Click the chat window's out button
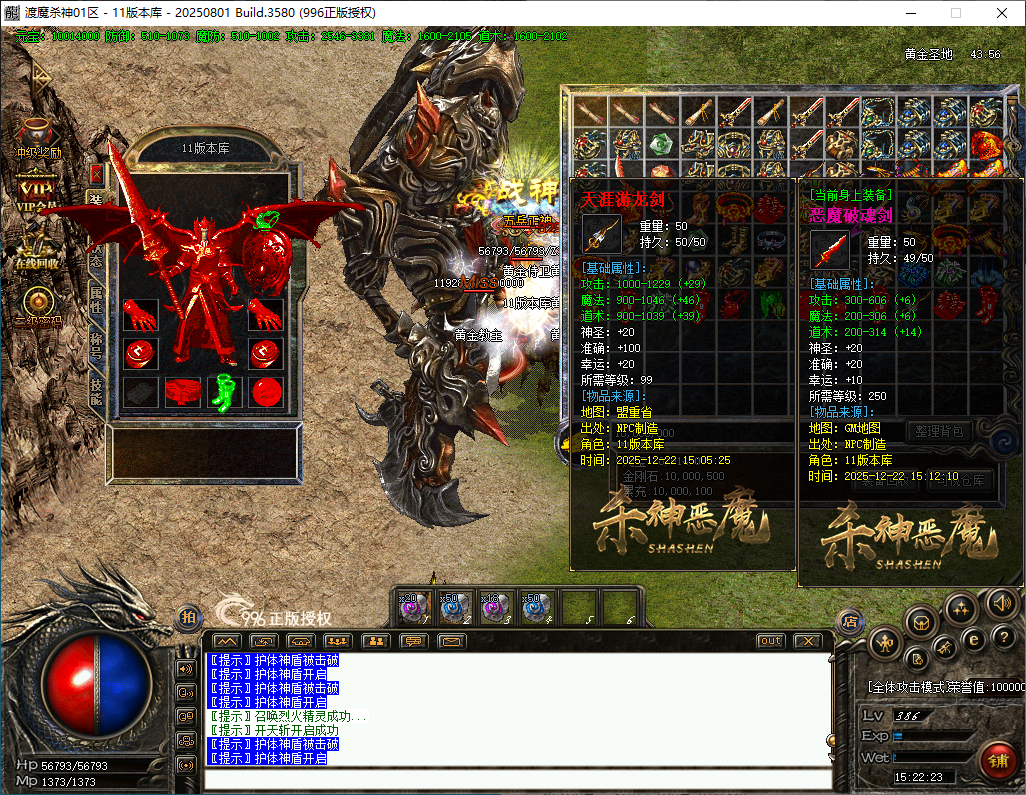 click(770, 641)
